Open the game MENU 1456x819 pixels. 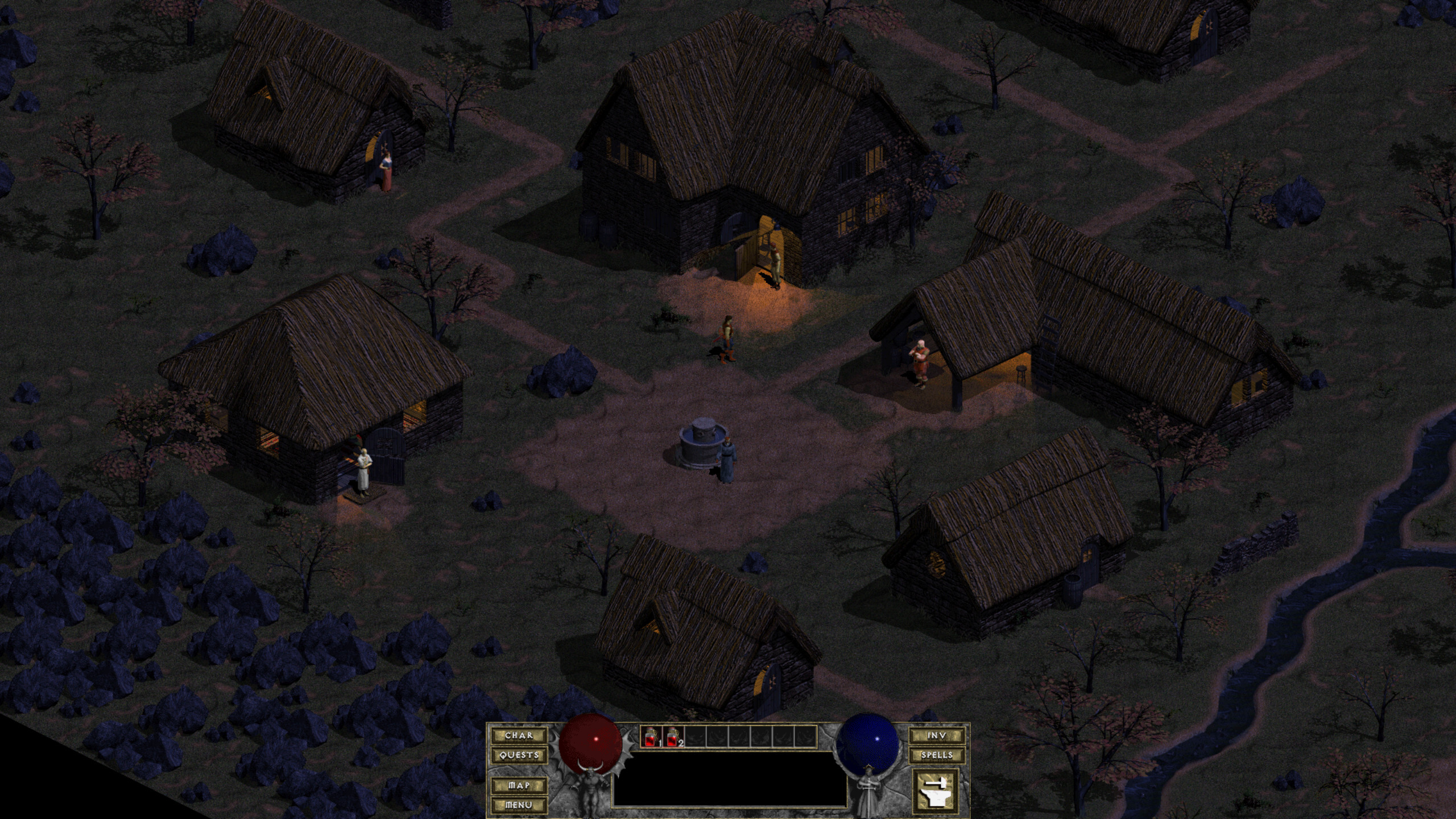click(519, 805)
